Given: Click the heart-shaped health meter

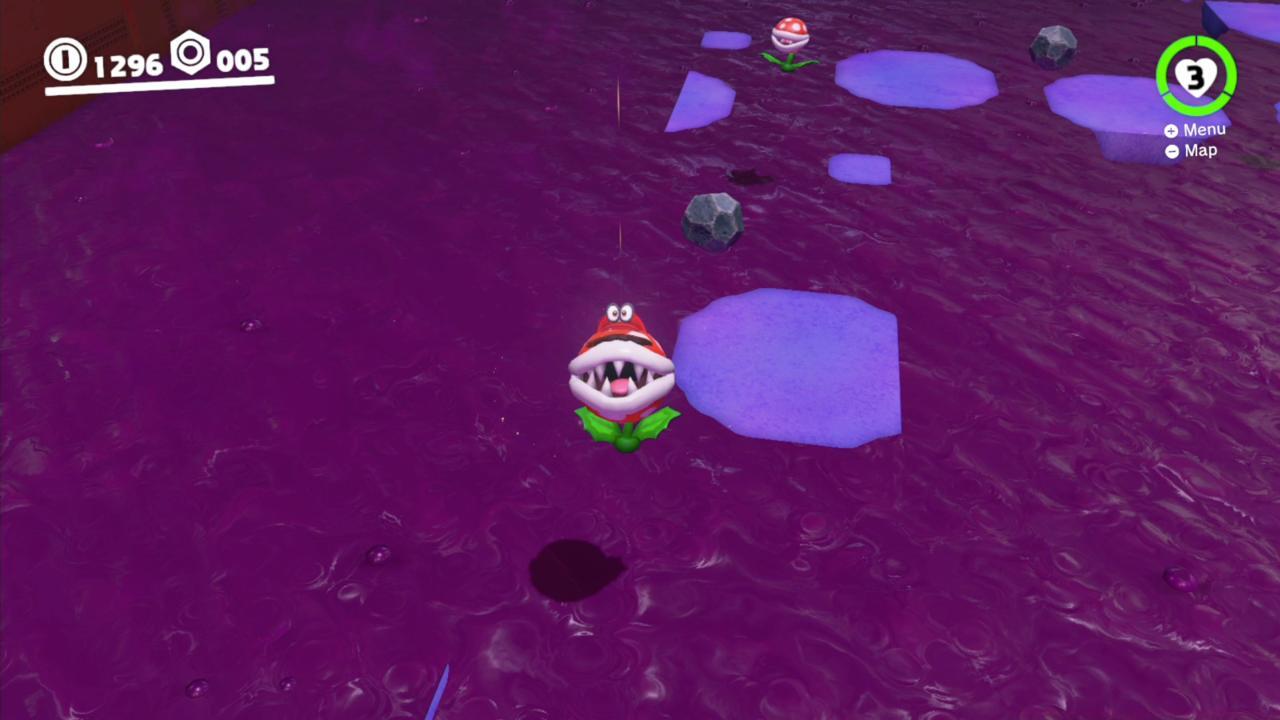Looking at the screenshot, I should pos(1196,75).
